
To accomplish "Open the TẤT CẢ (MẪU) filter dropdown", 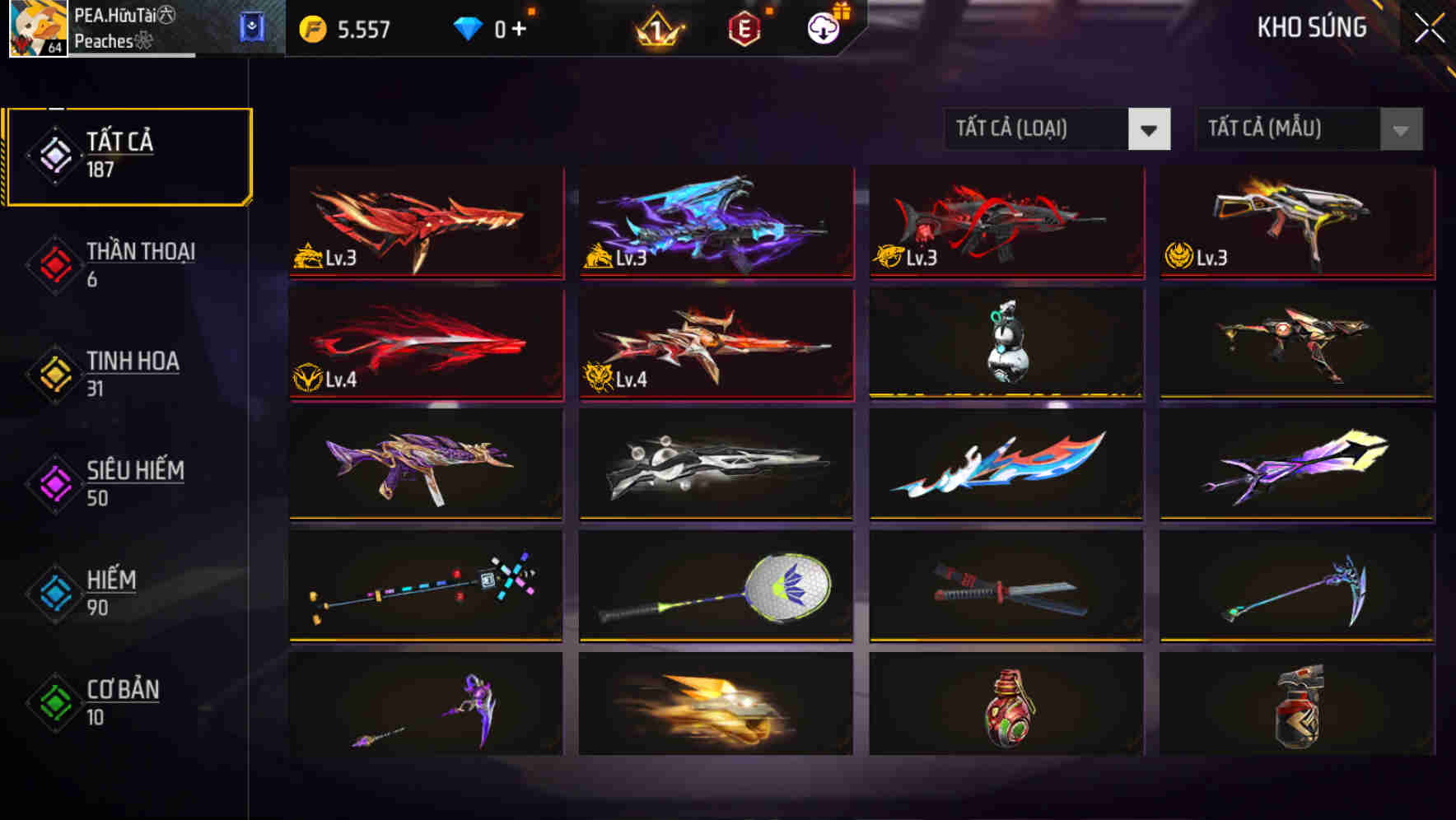I will click(1309, 129).
